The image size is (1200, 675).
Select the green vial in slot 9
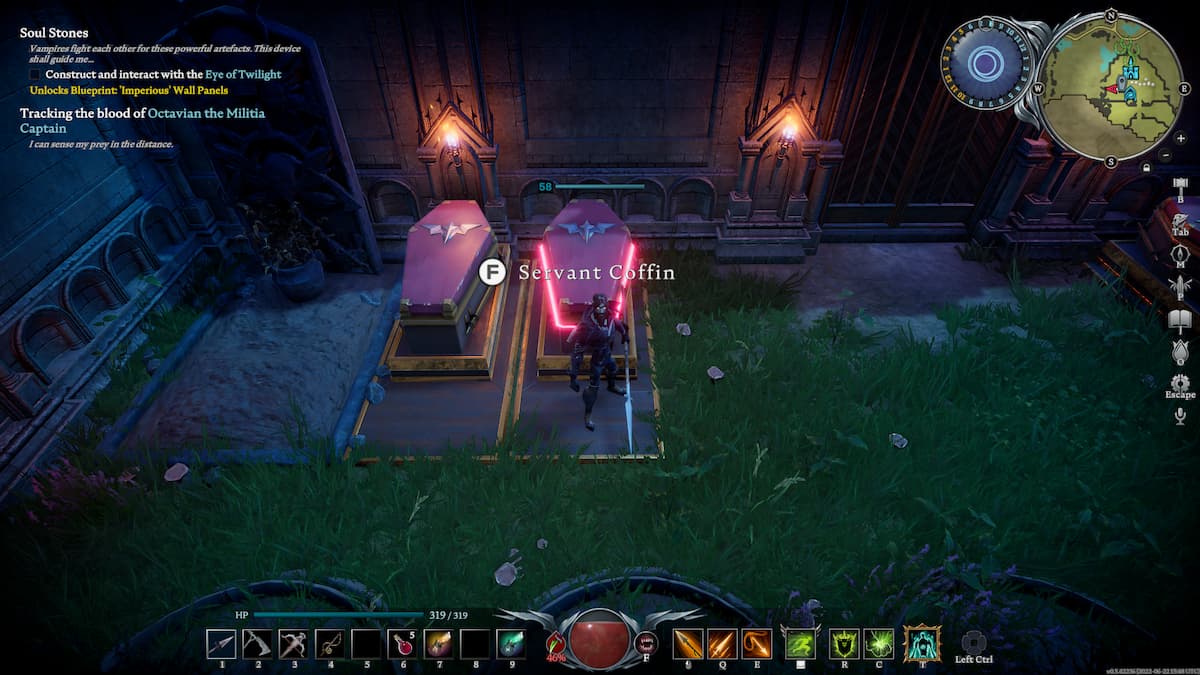point(511,643)
